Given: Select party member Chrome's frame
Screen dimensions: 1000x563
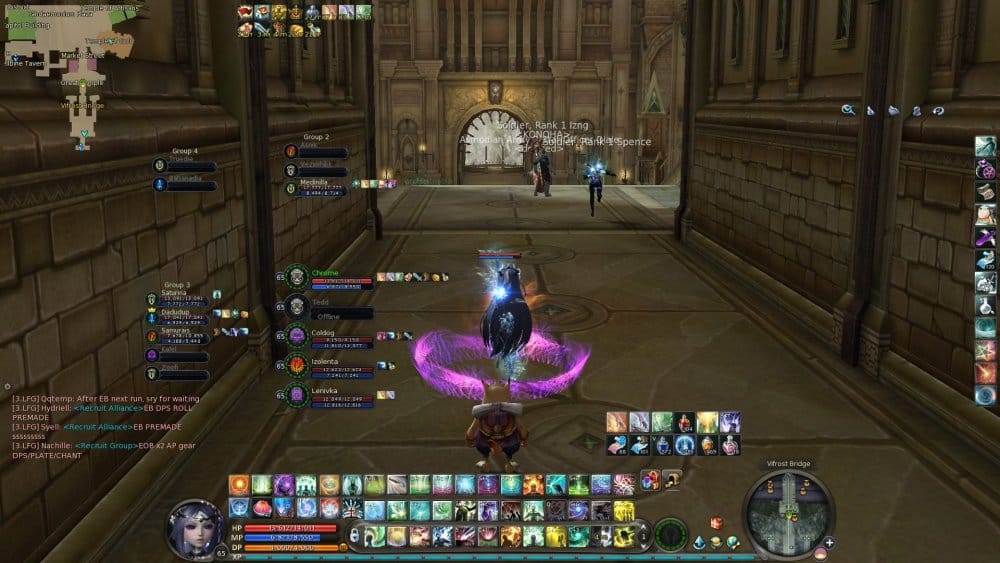Looking at the screenshot, I should [297, 277].
